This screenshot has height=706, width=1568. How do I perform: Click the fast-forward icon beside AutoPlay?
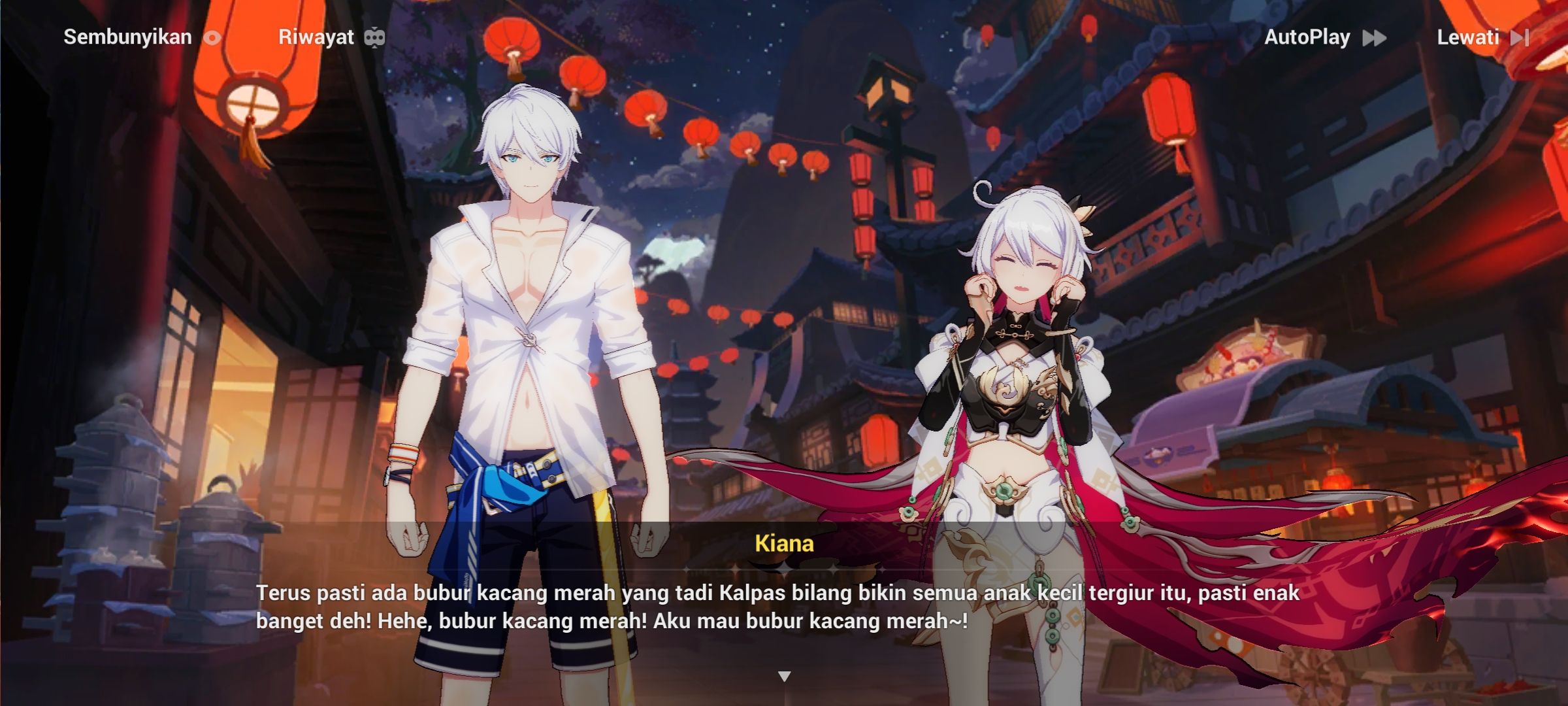tap(1374, 37)
